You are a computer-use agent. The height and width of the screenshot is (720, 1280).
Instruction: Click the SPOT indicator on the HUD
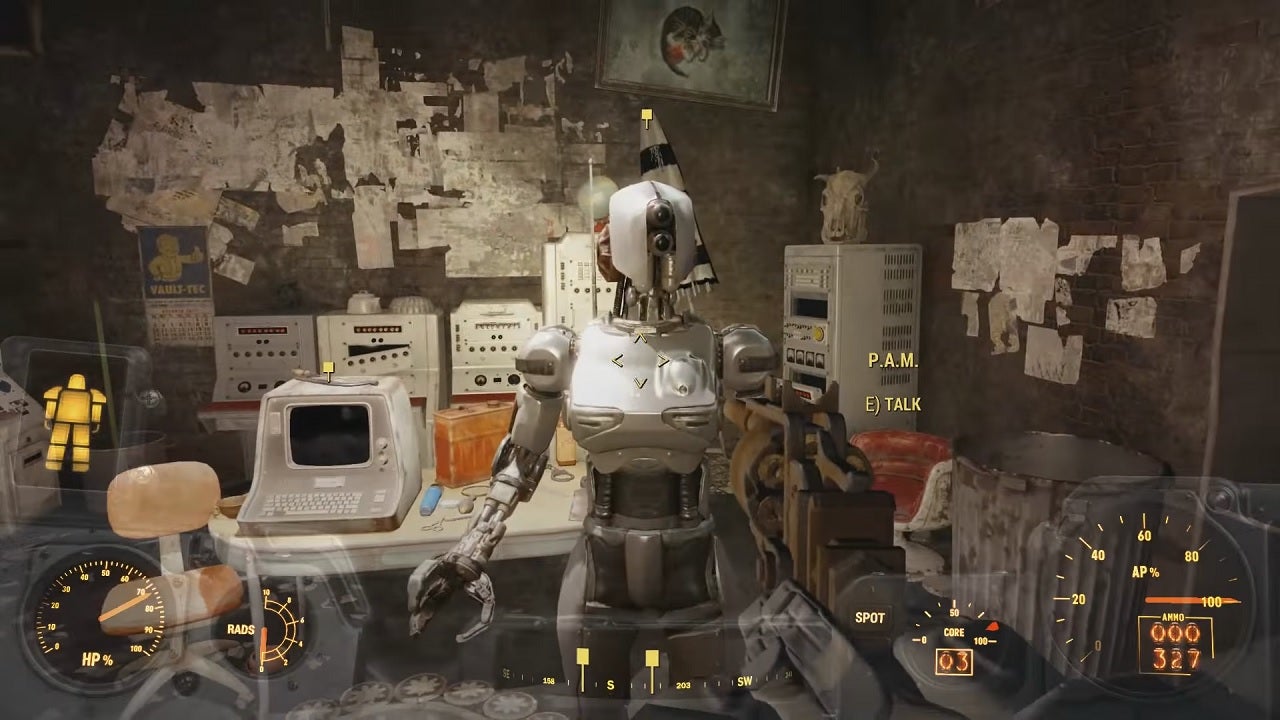pos(870,617)
